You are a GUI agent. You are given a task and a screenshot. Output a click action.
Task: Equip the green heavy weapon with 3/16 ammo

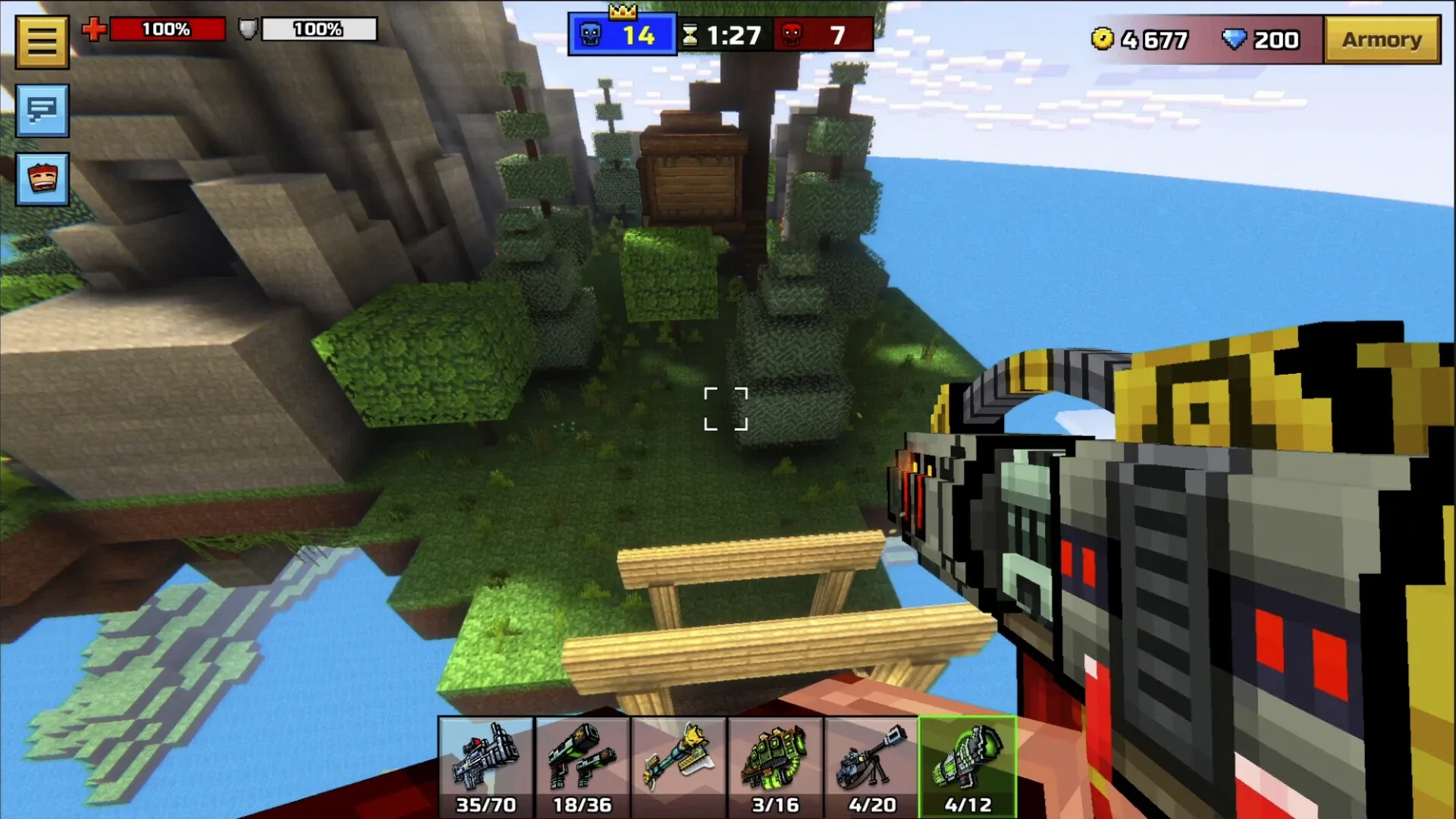[774, 766]
